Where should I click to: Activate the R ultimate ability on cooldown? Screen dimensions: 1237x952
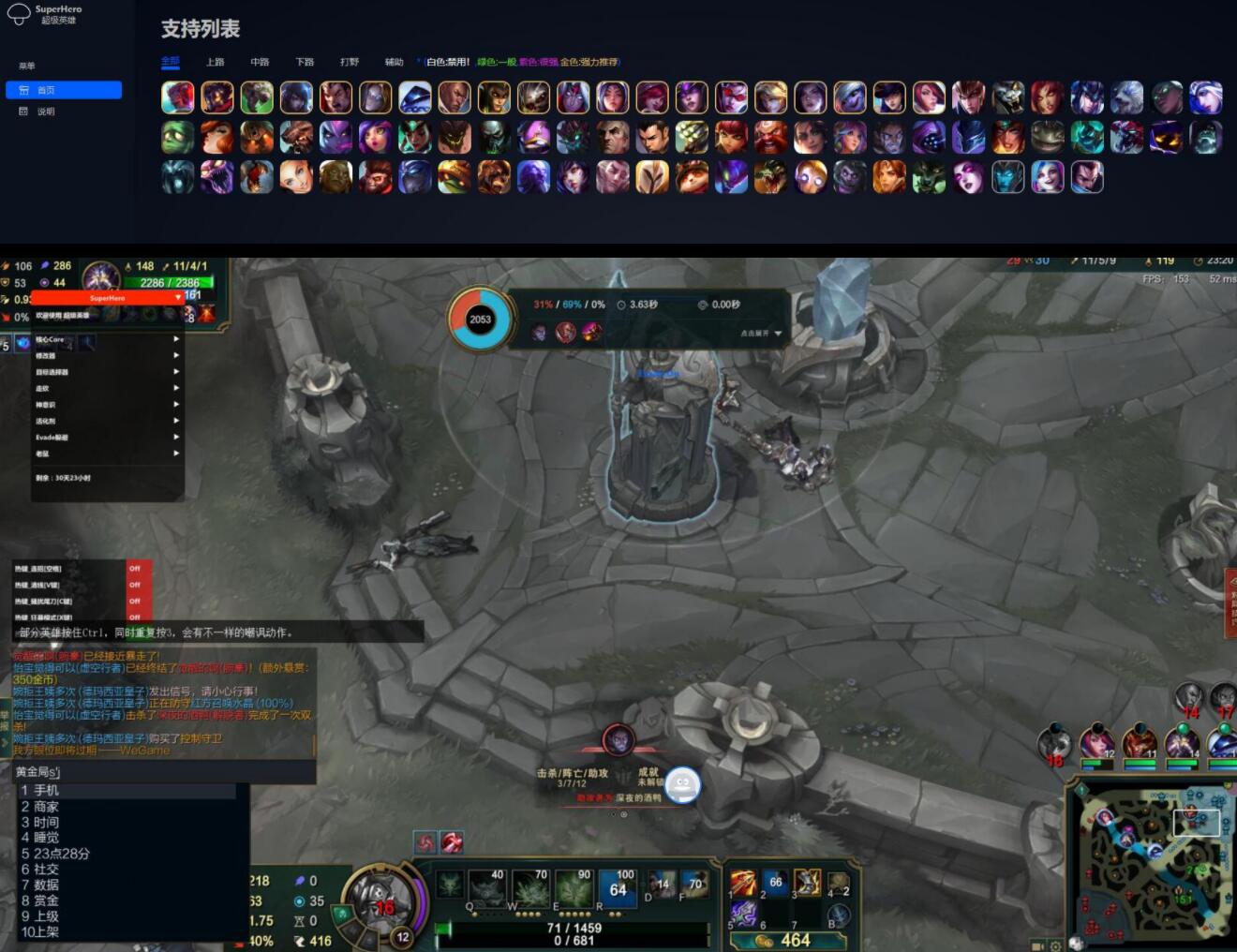click(618, 887)
